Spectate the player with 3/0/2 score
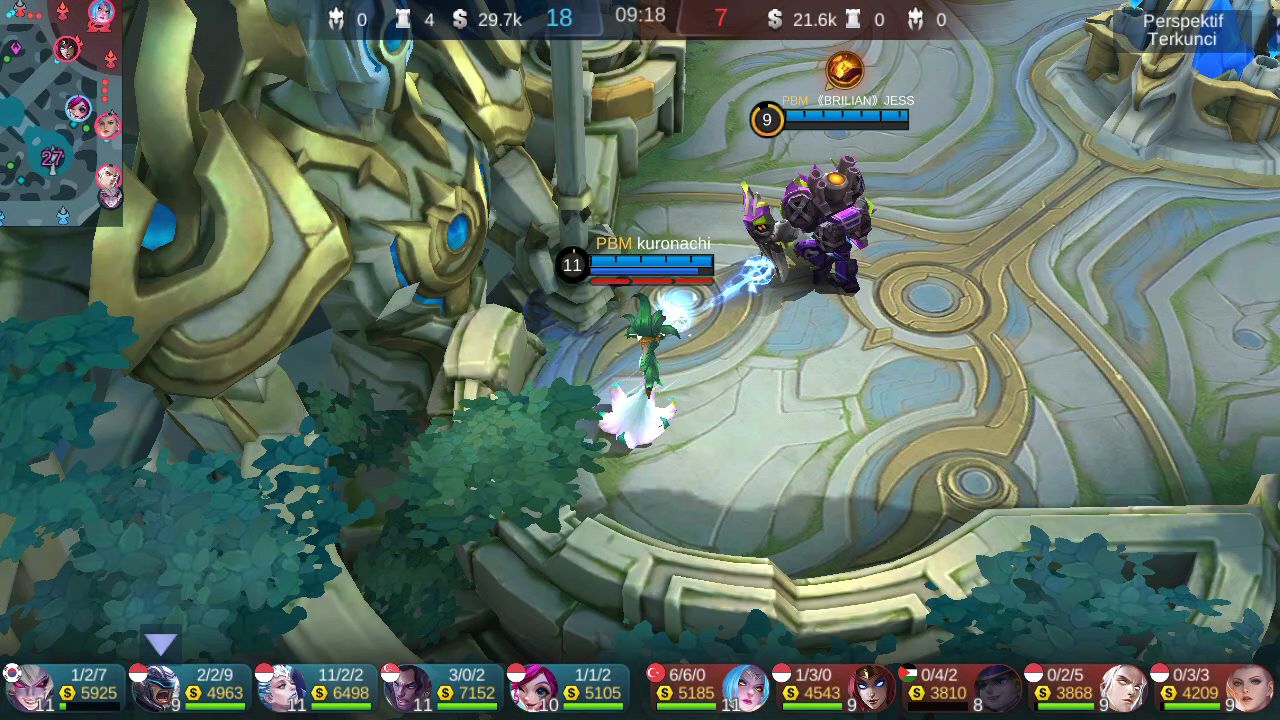This screenshot has width=1280, height=720. click(442, 687)
